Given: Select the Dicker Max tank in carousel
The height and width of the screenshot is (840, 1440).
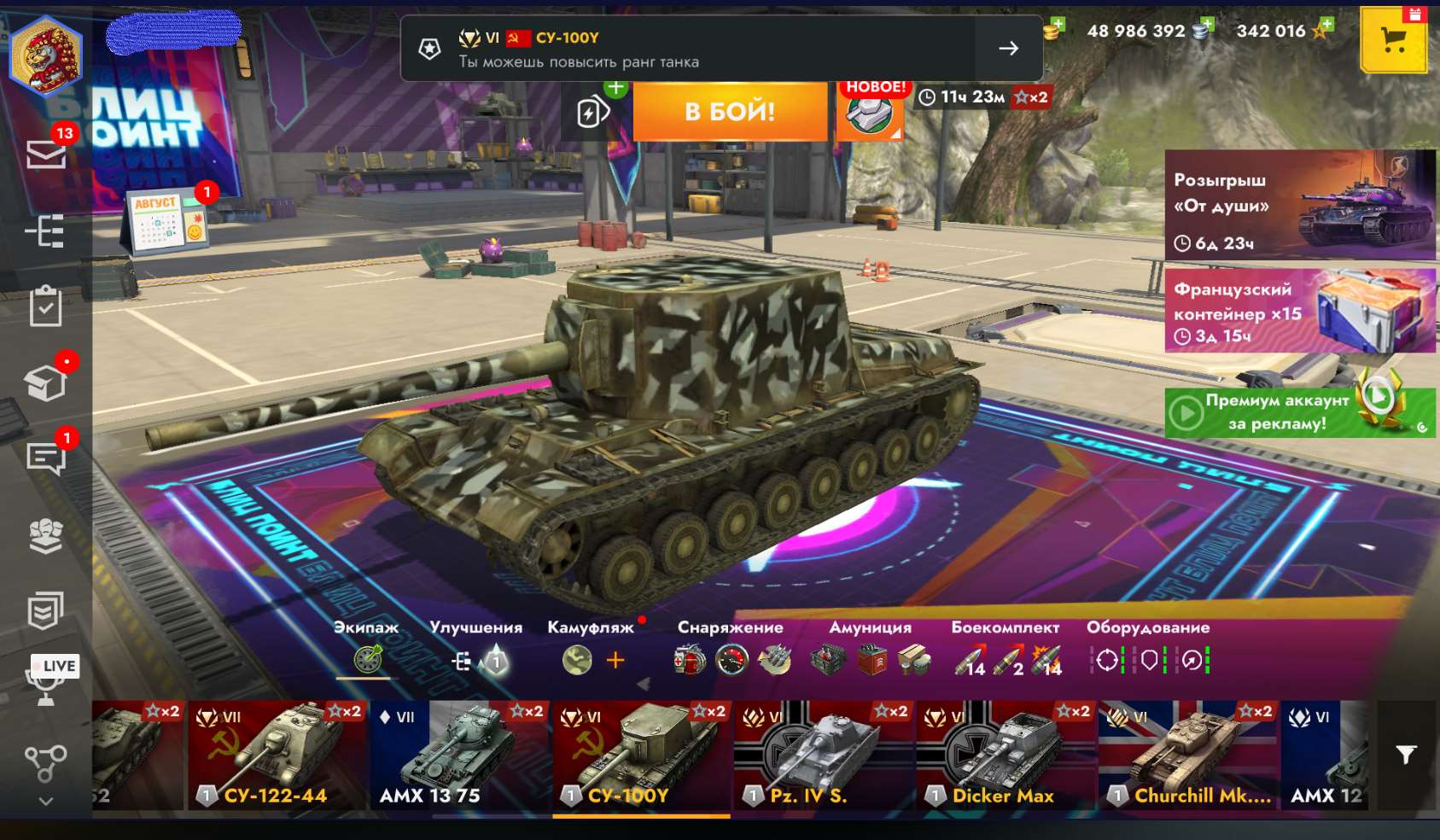Looking at the screenshot, I should [x=1005, y=755].
